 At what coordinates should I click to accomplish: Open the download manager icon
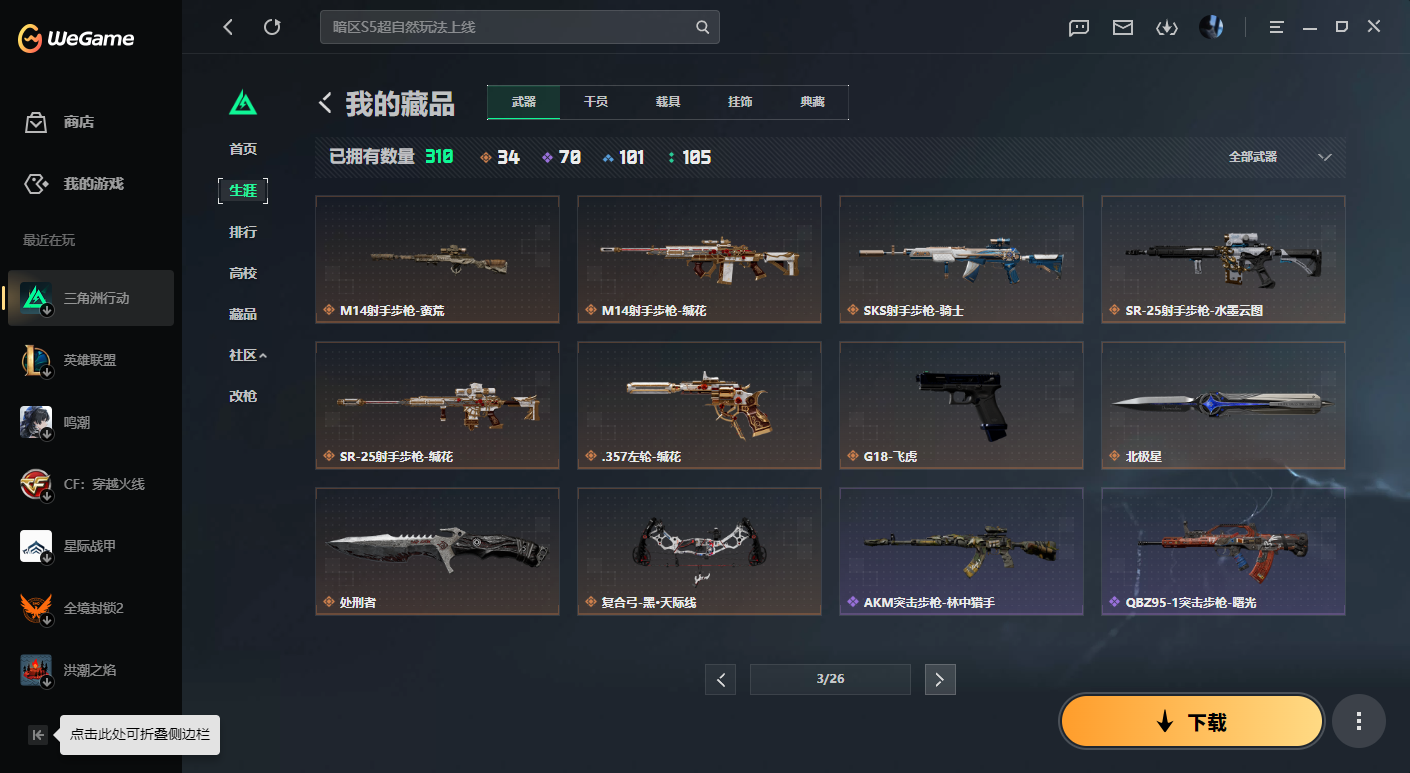pos(1166,27)
